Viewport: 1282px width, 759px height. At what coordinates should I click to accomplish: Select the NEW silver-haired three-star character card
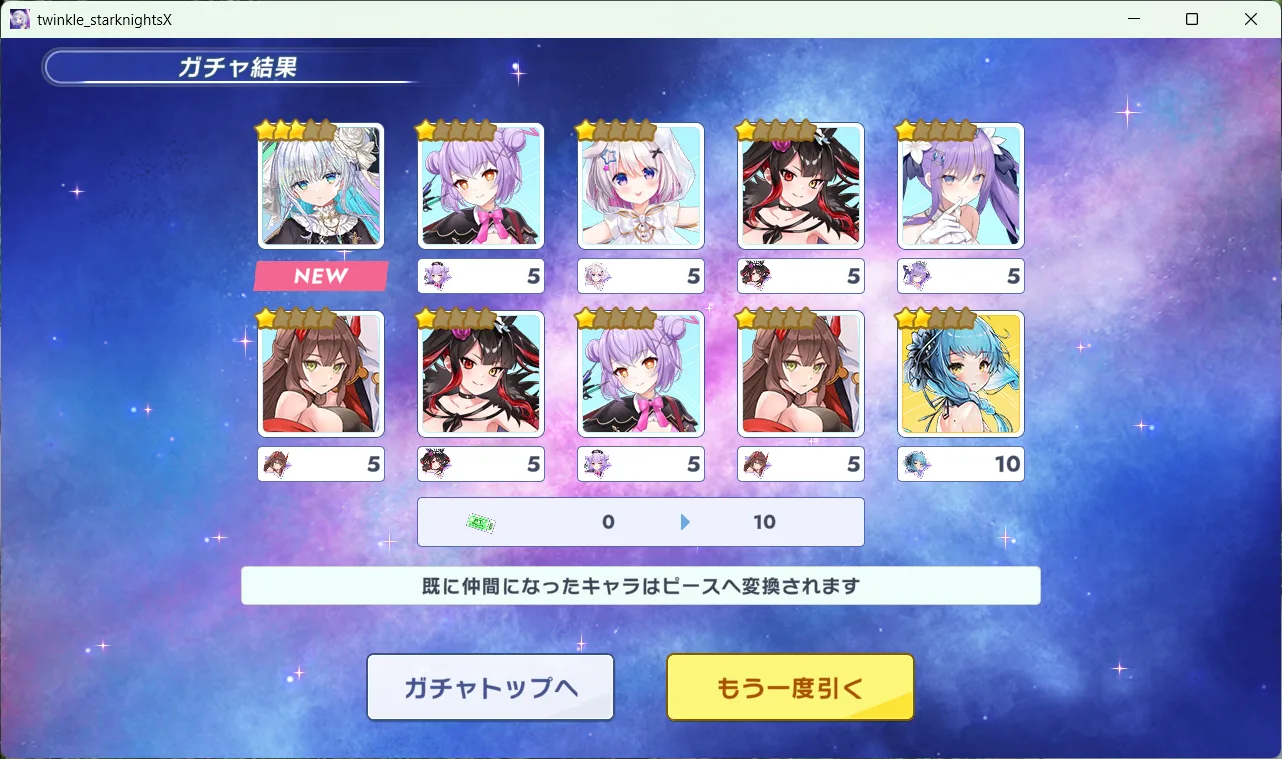coord(321,186)
